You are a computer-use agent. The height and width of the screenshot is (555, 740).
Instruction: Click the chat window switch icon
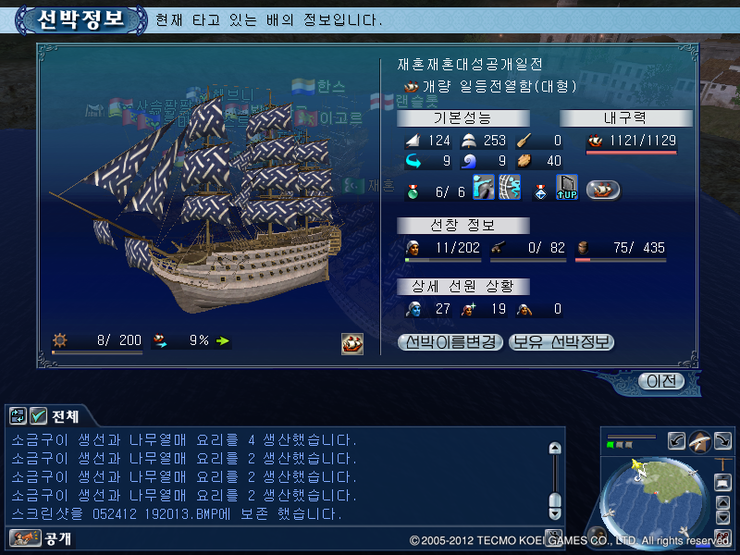click(x=18, y=415)
